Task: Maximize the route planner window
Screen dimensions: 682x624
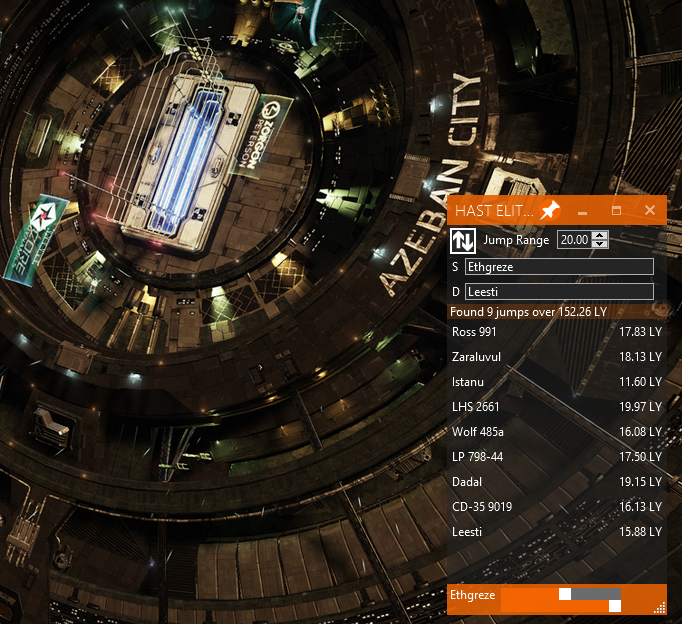Action: click(616, 210)
